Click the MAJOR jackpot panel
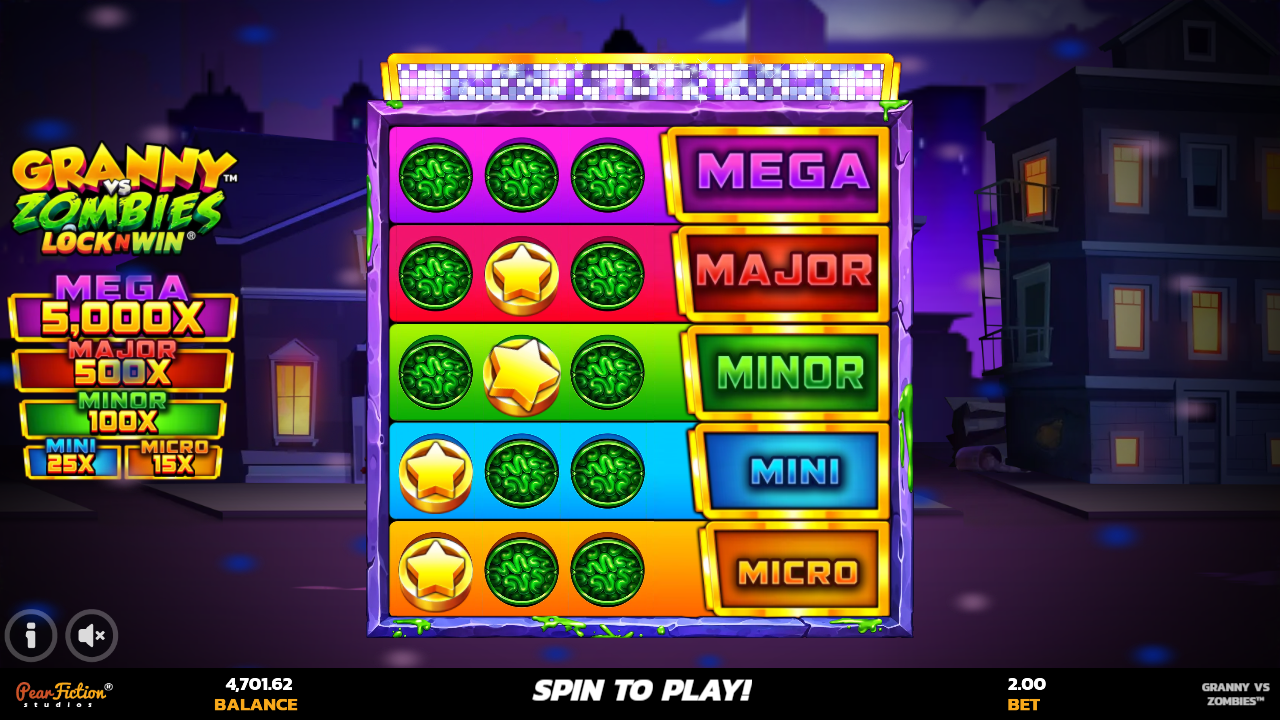Image resolution: width=1280 pixels, height=720 pixels. tap(785, 271)
